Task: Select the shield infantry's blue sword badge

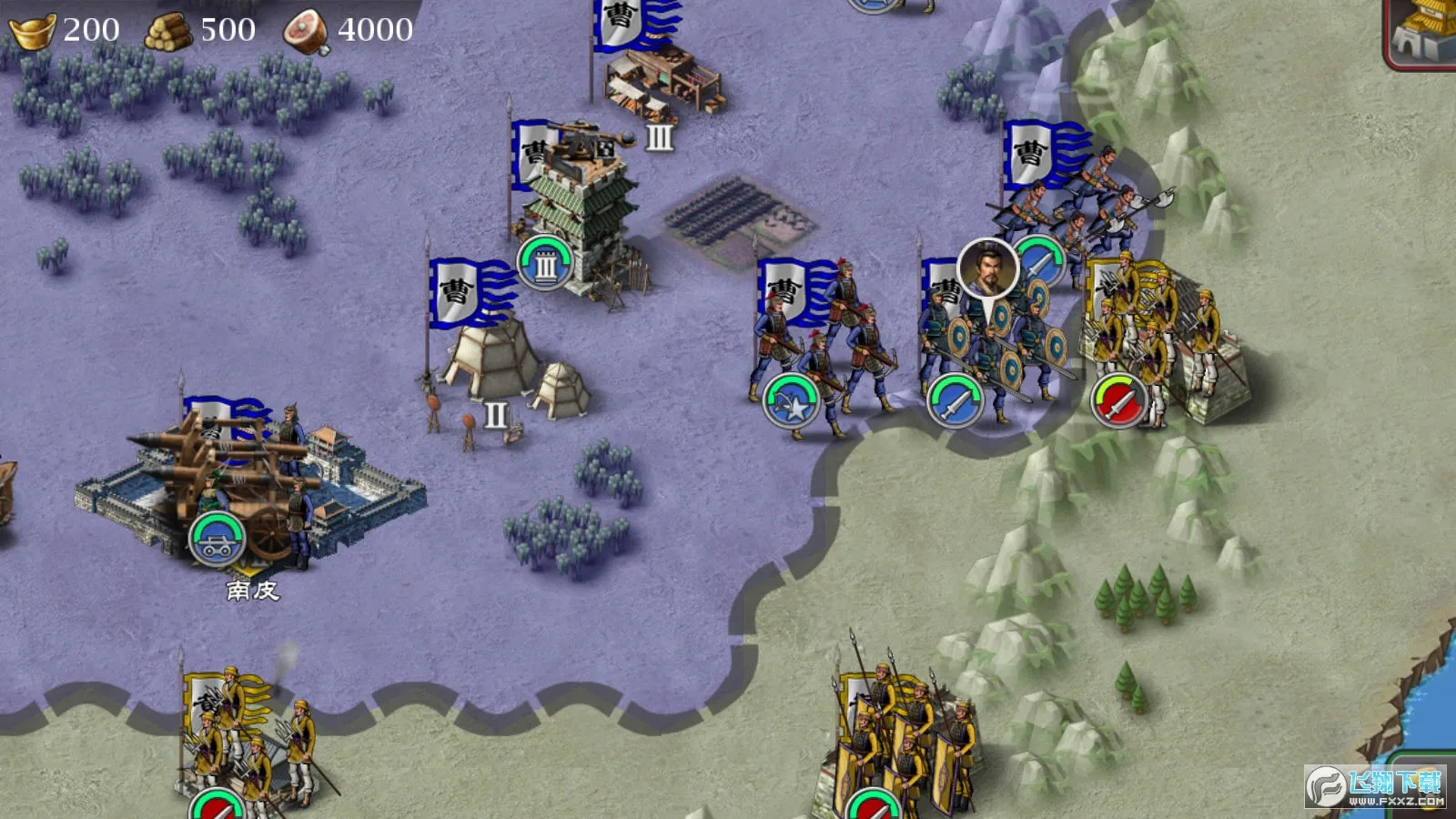Action: click(955, 401)
